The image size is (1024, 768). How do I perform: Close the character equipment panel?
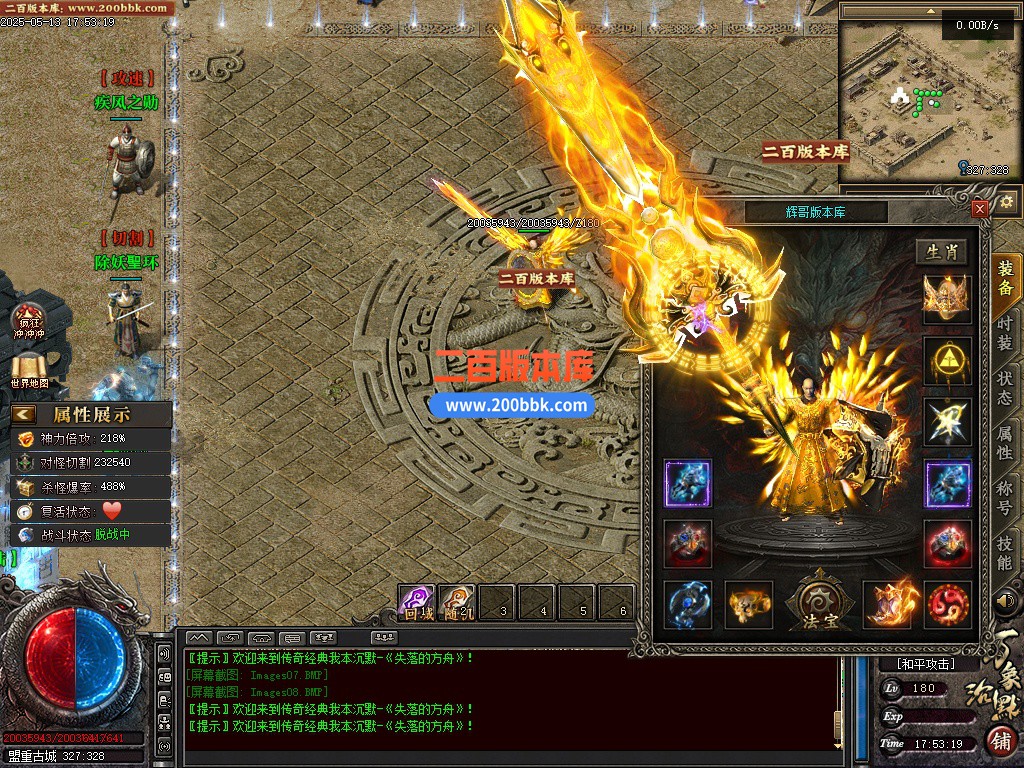click(980, 208)
